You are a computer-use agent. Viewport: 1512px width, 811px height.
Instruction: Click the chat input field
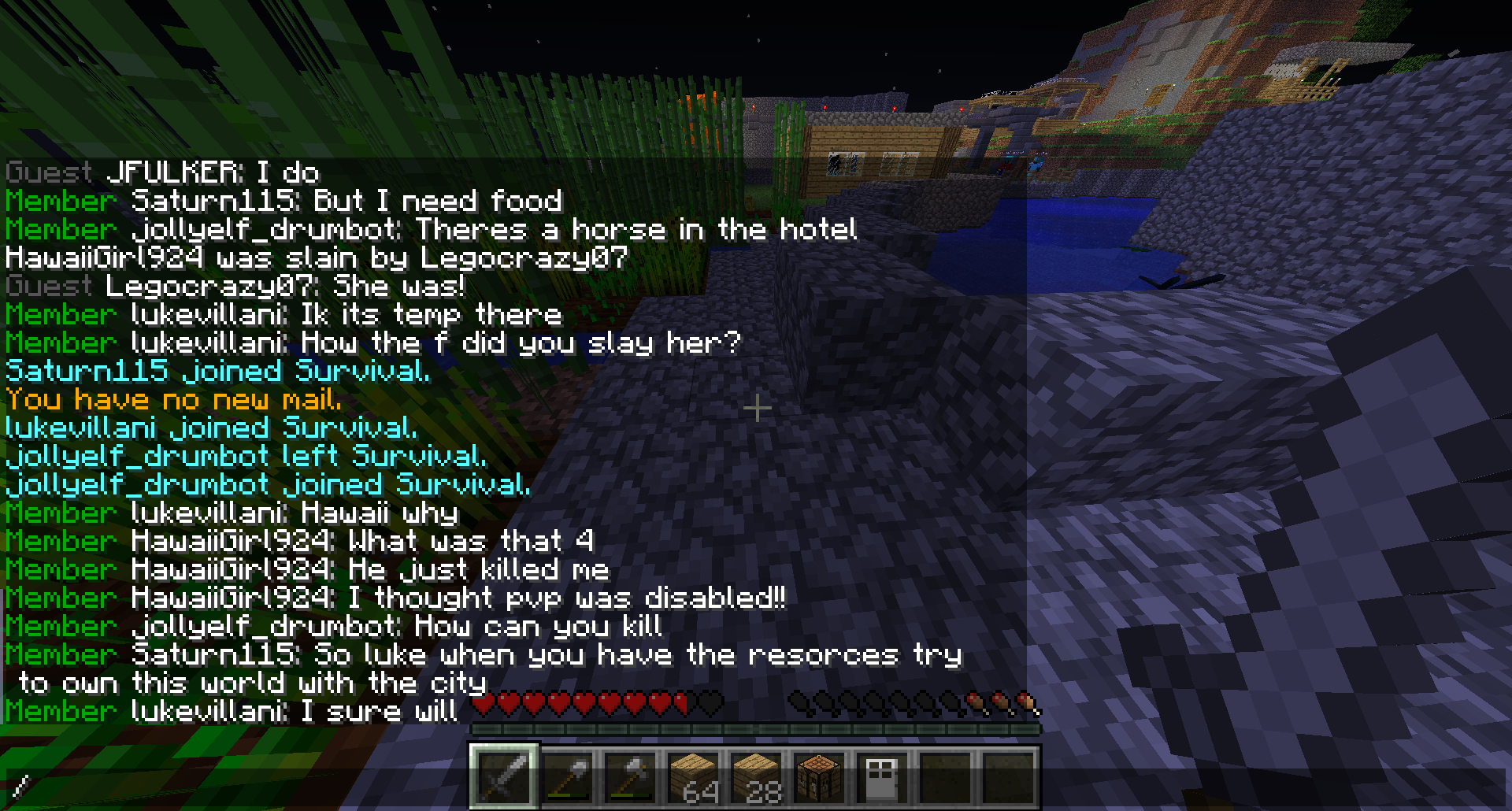[x=236, y=785]
